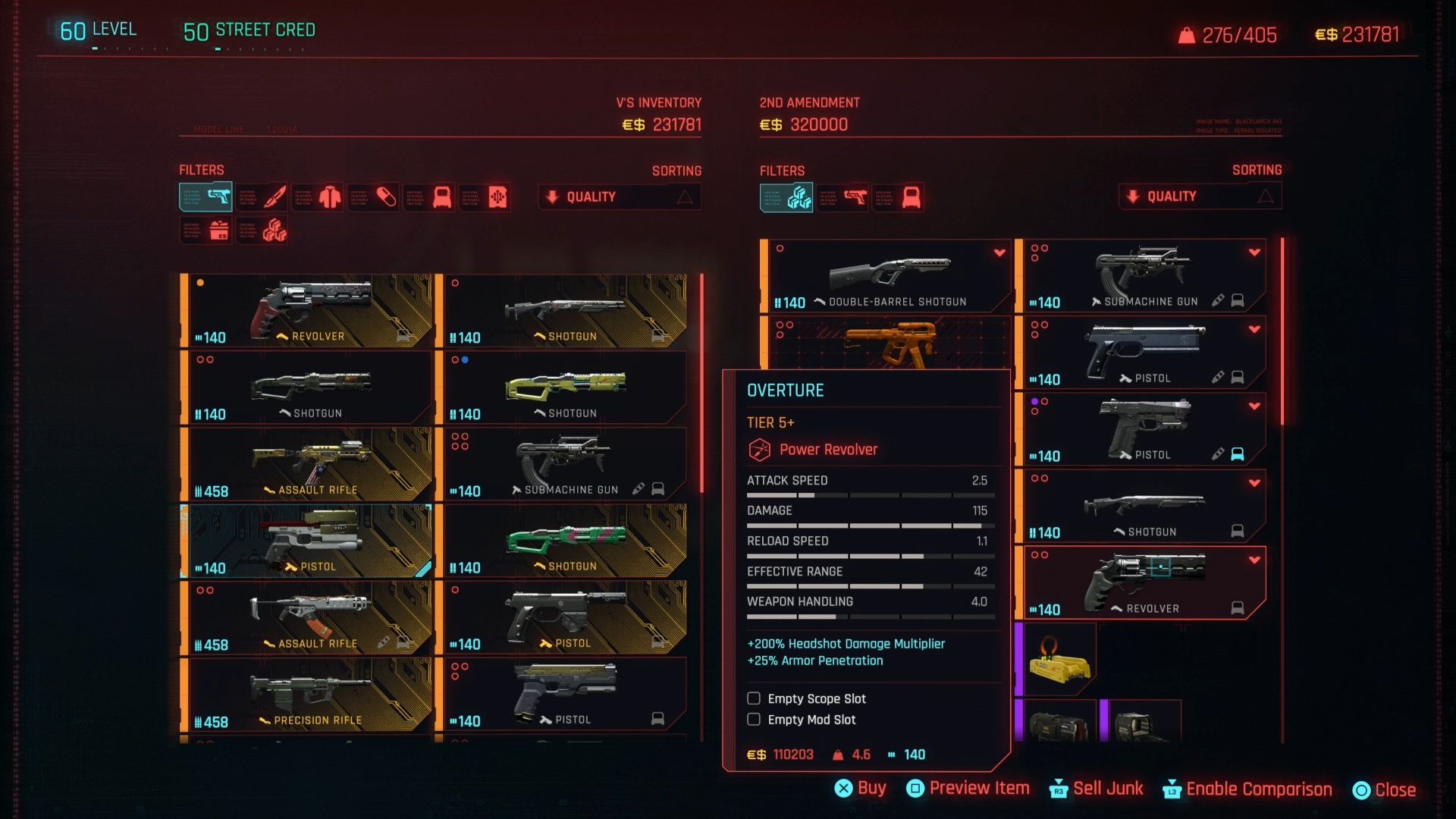Open the Quality sorting dropdown for V's inventory
This screenshot has width=1456, height=819.
(x=619, y=196)
